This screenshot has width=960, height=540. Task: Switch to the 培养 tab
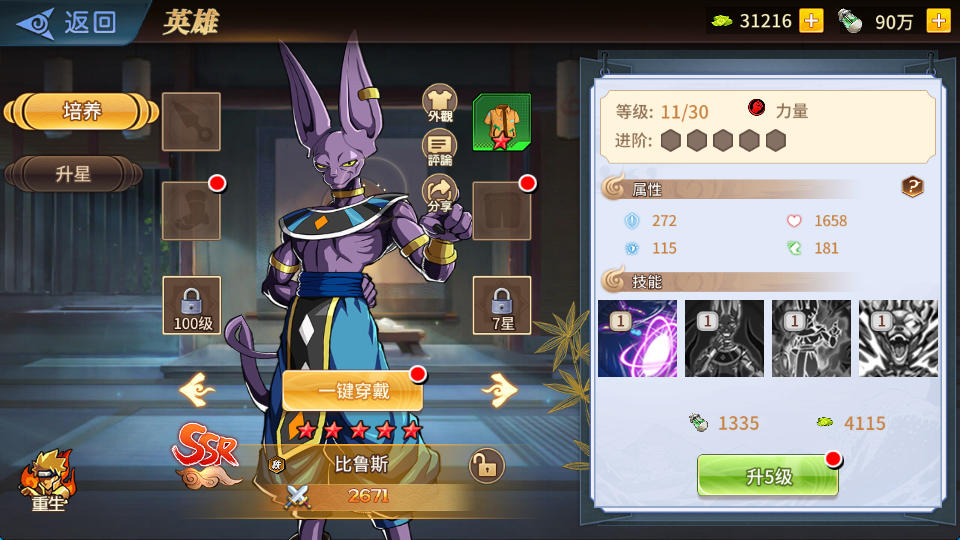tap(82, 112)
